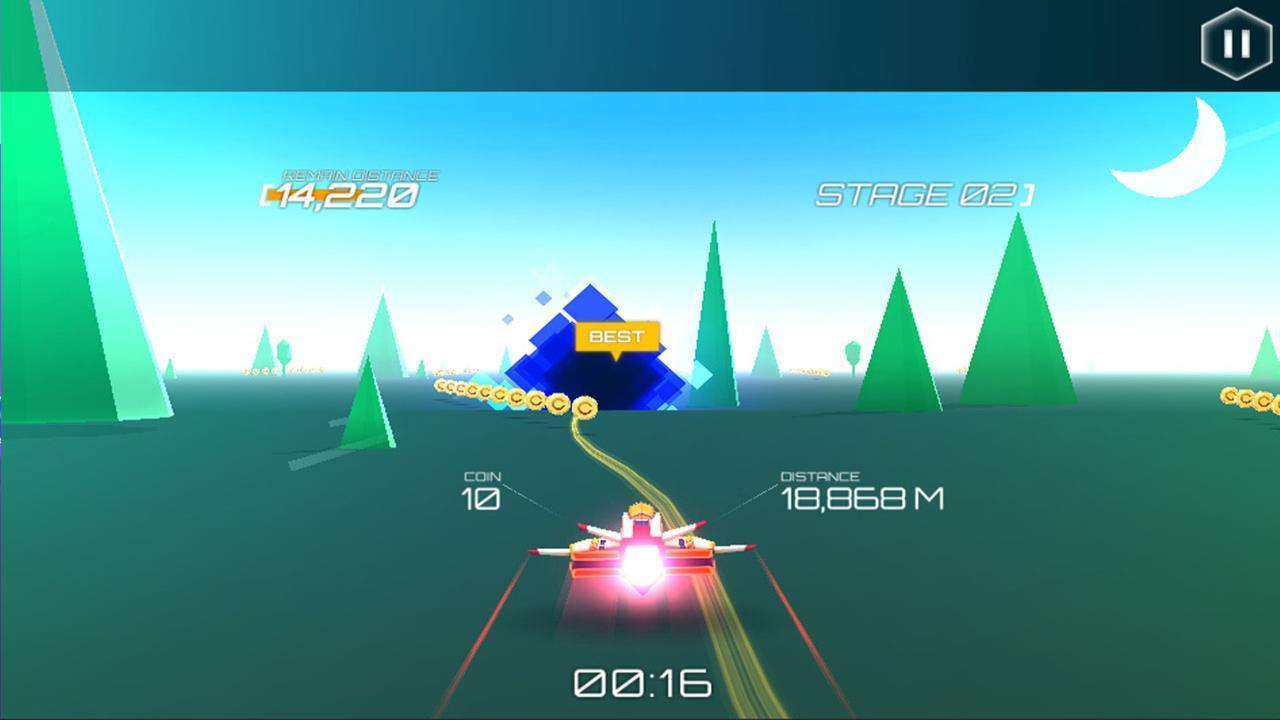Click the yellow BEST marker banner

(617, 335)
